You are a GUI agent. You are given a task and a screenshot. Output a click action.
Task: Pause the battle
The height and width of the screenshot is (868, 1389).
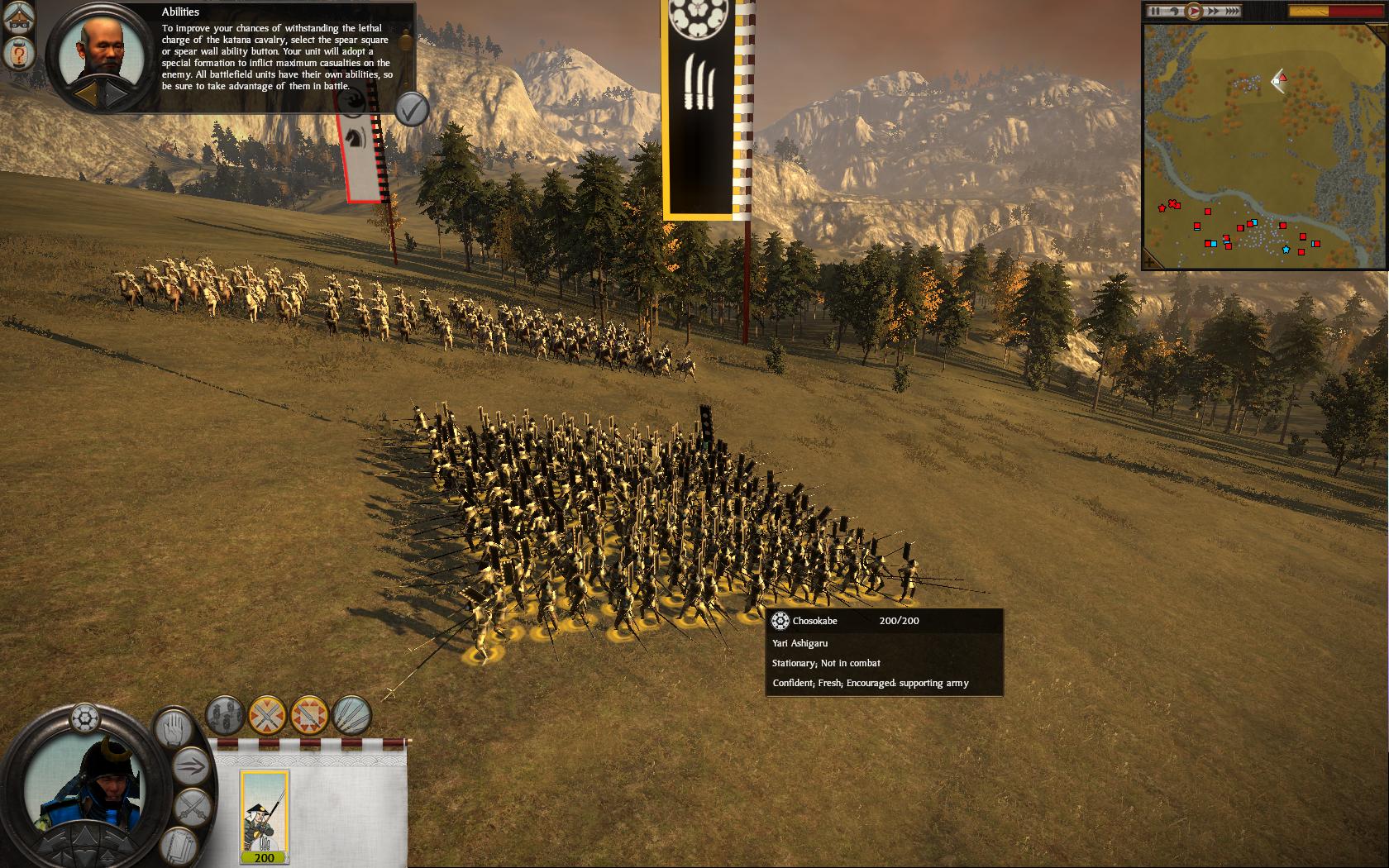pyautogui.click(x=1156, y=12)
